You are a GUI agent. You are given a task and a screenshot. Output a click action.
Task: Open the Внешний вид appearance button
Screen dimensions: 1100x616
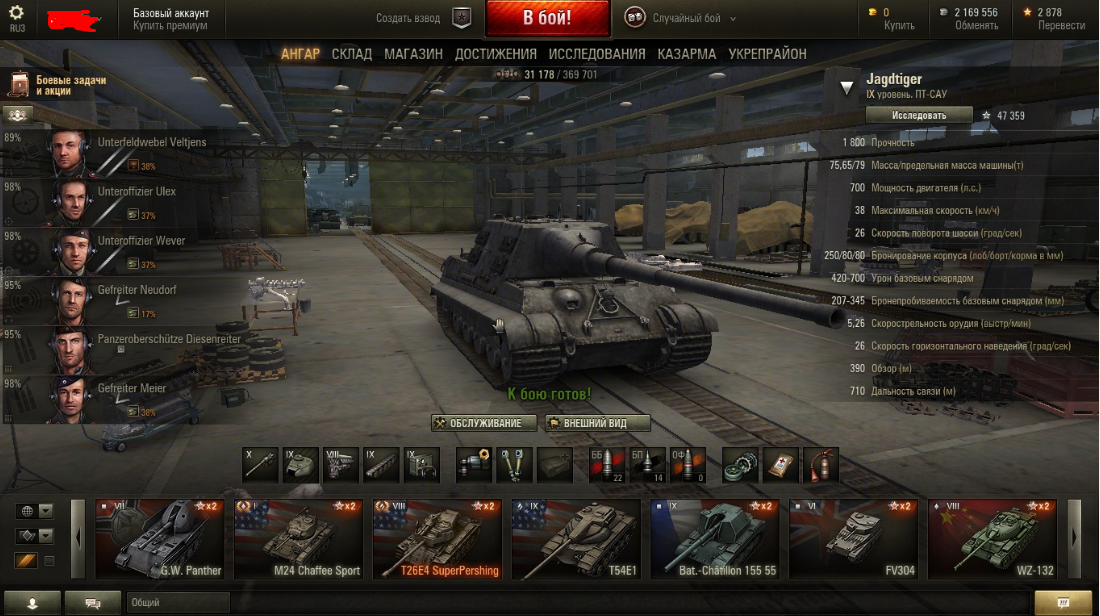click(598, 423)
